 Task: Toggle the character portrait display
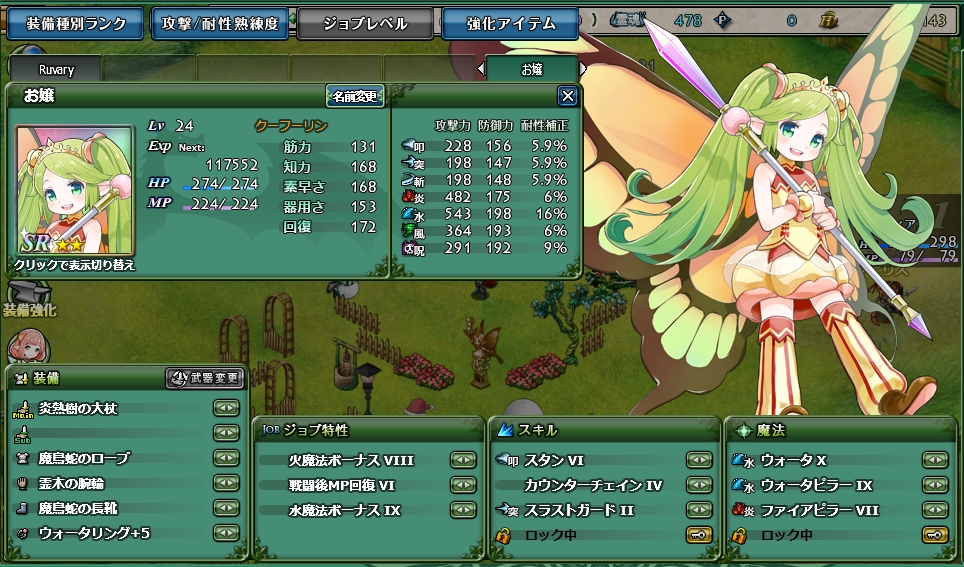(74, 200)
